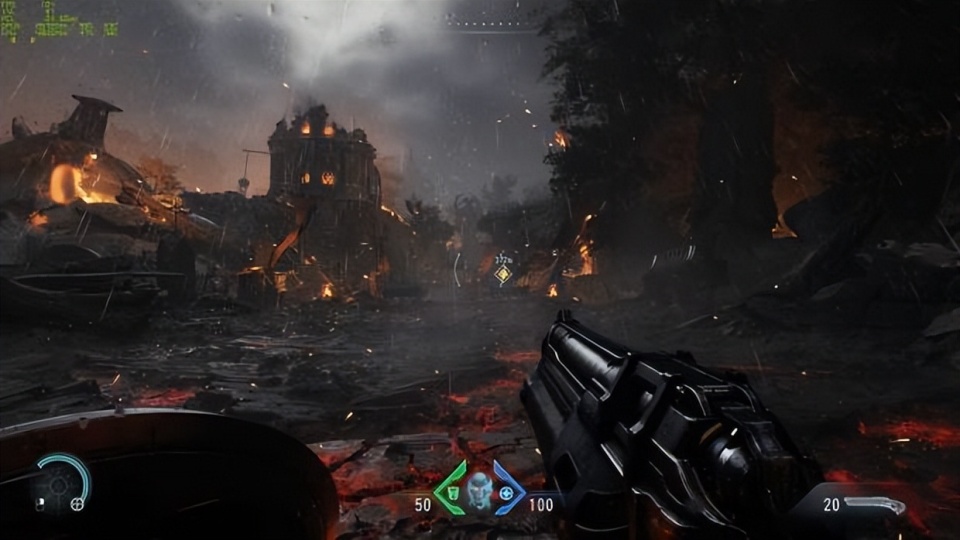Select the shotgun weapon silhouette icon
The image size is (960, 540).
(x=876, y=505)
